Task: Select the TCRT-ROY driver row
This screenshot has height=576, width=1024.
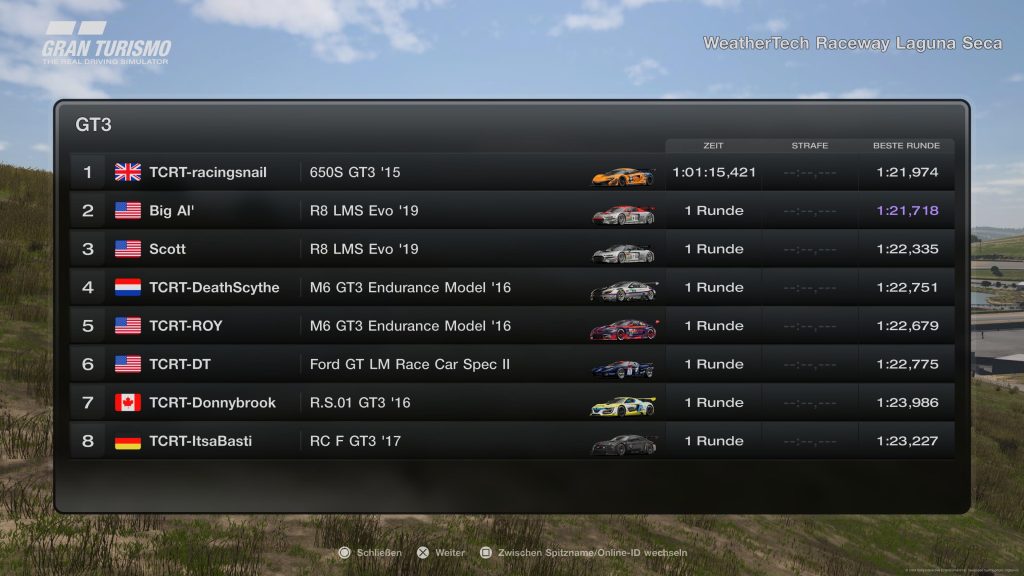Action: coord(510,326)
